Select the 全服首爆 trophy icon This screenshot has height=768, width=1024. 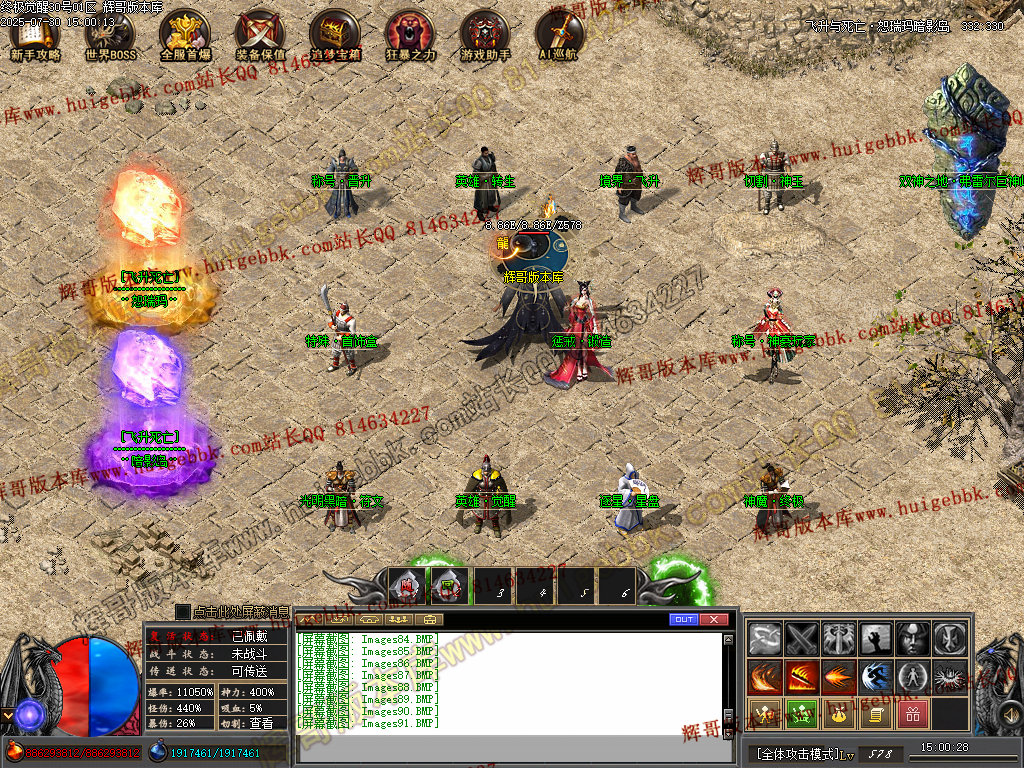[x=185, y=35]
